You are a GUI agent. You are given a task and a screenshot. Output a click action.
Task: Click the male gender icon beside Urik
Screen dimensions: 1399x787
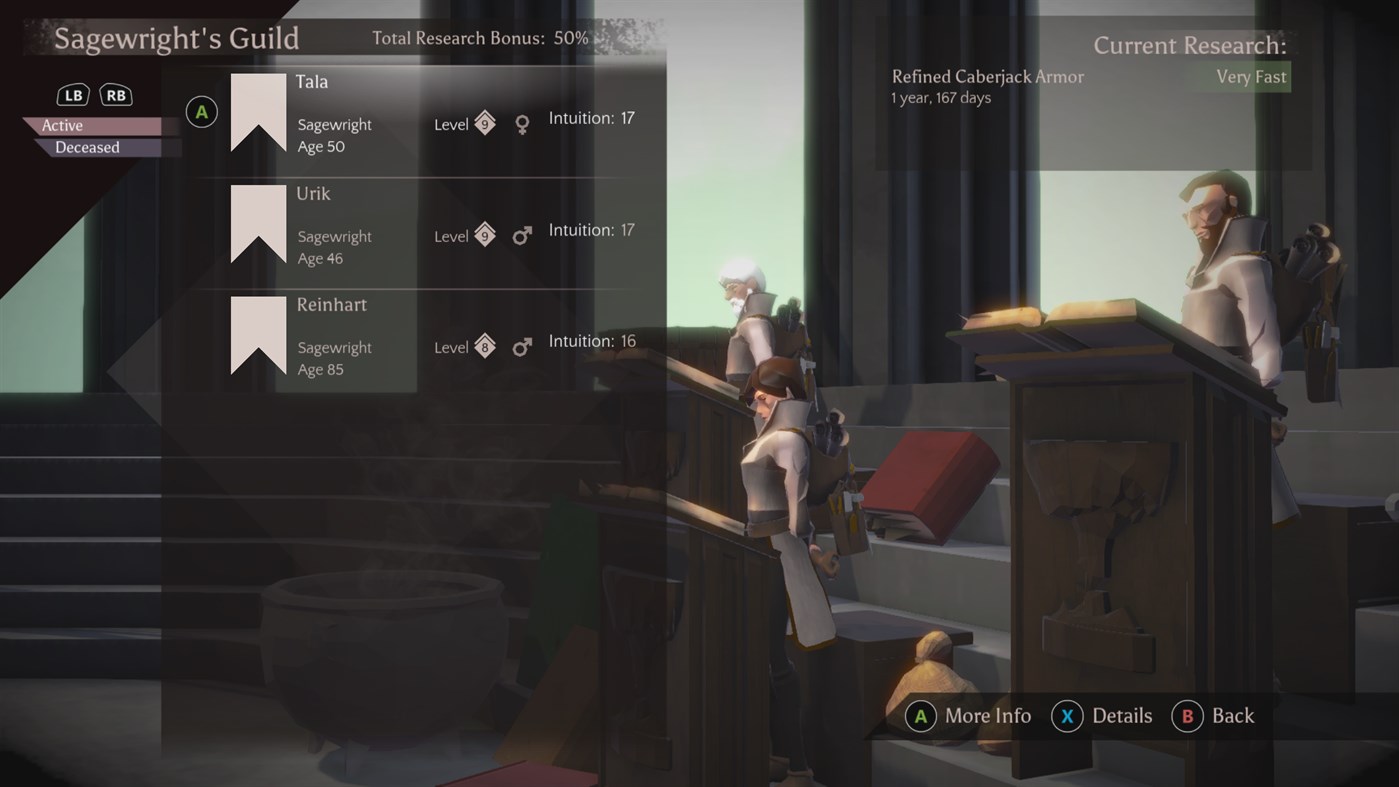[521, 234]
